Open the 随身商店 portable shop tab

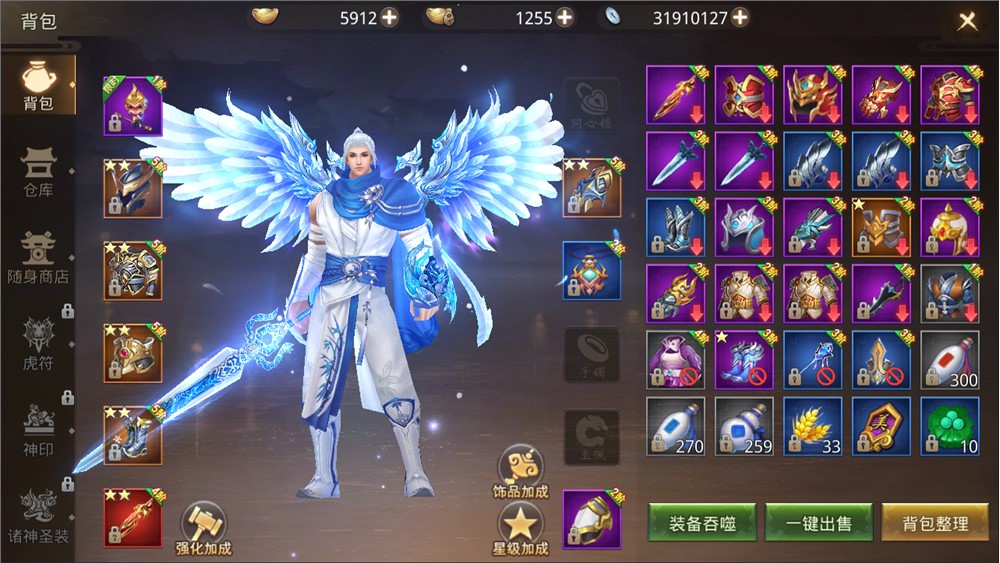click(x=38, y=256)
